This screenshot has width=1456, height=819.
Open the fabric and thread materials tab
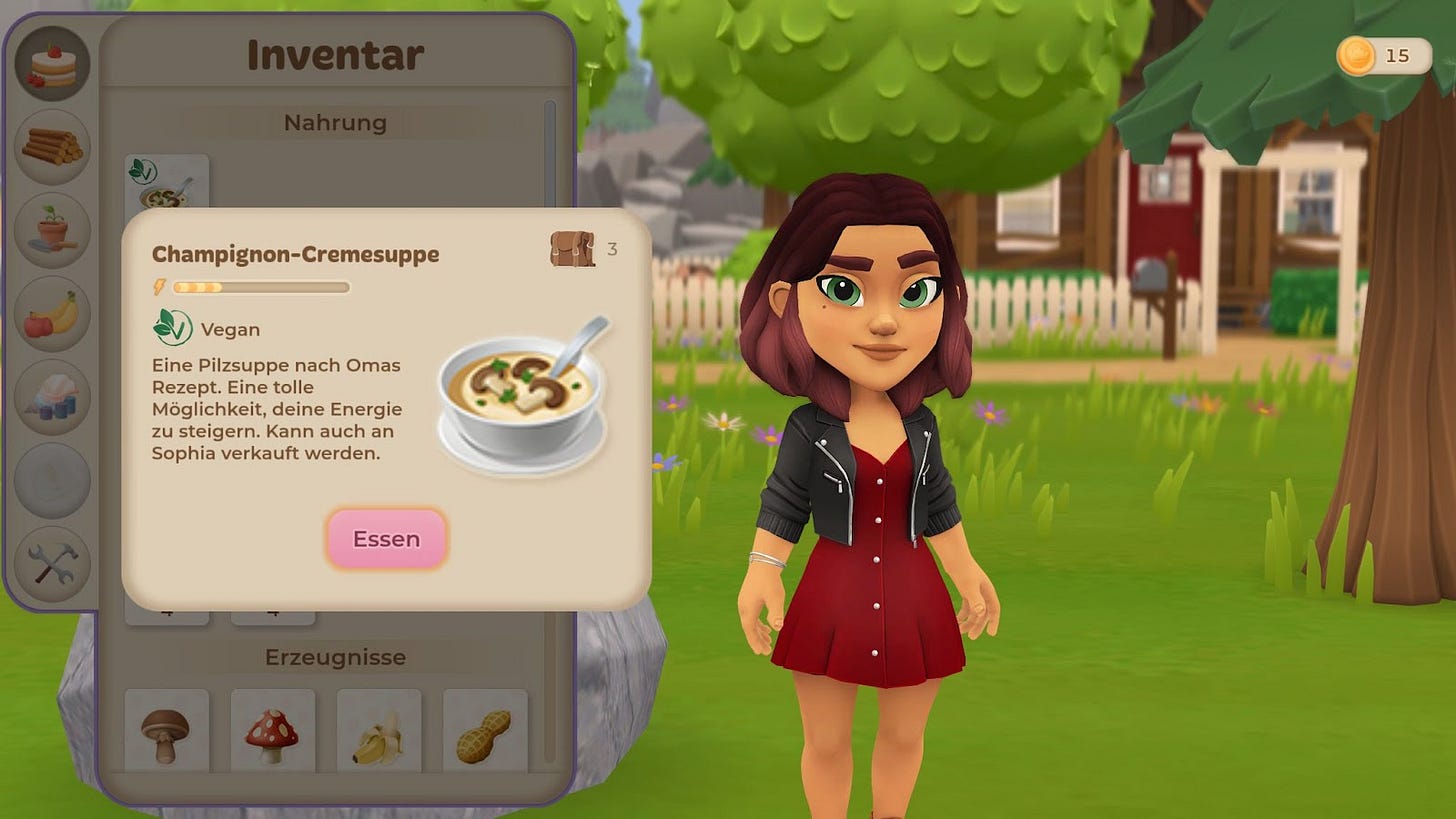[x=52, y=397]
